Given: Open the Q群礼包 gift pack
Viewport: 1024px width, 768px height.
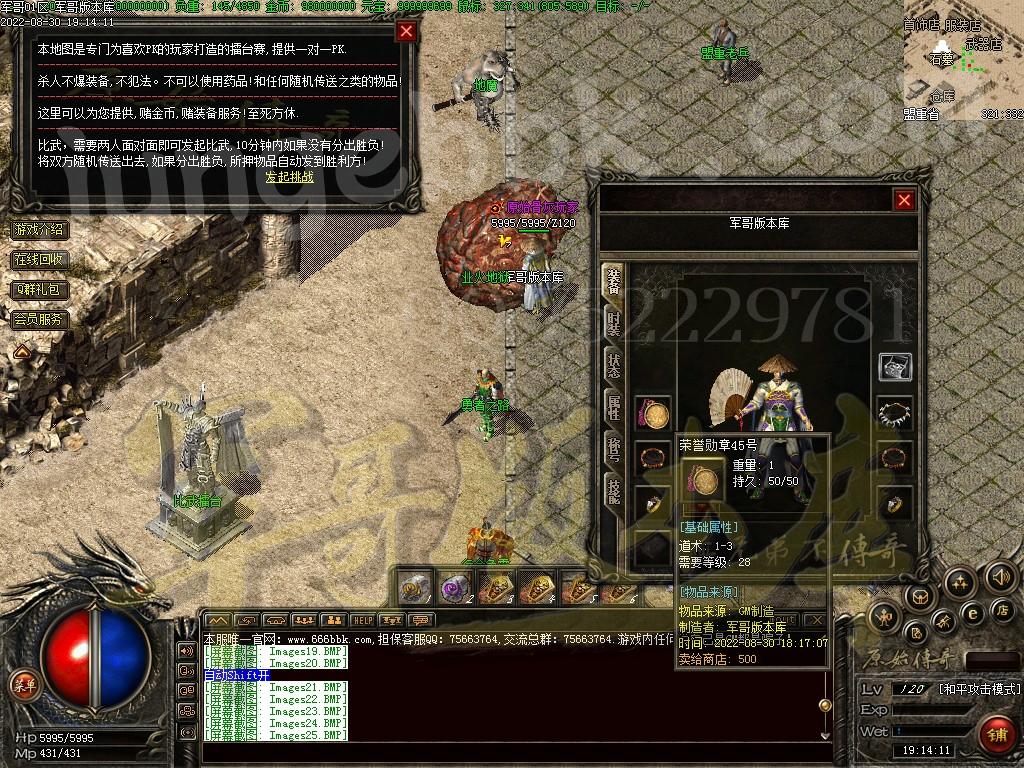Looking at the screenshot, I should point(40,289).
